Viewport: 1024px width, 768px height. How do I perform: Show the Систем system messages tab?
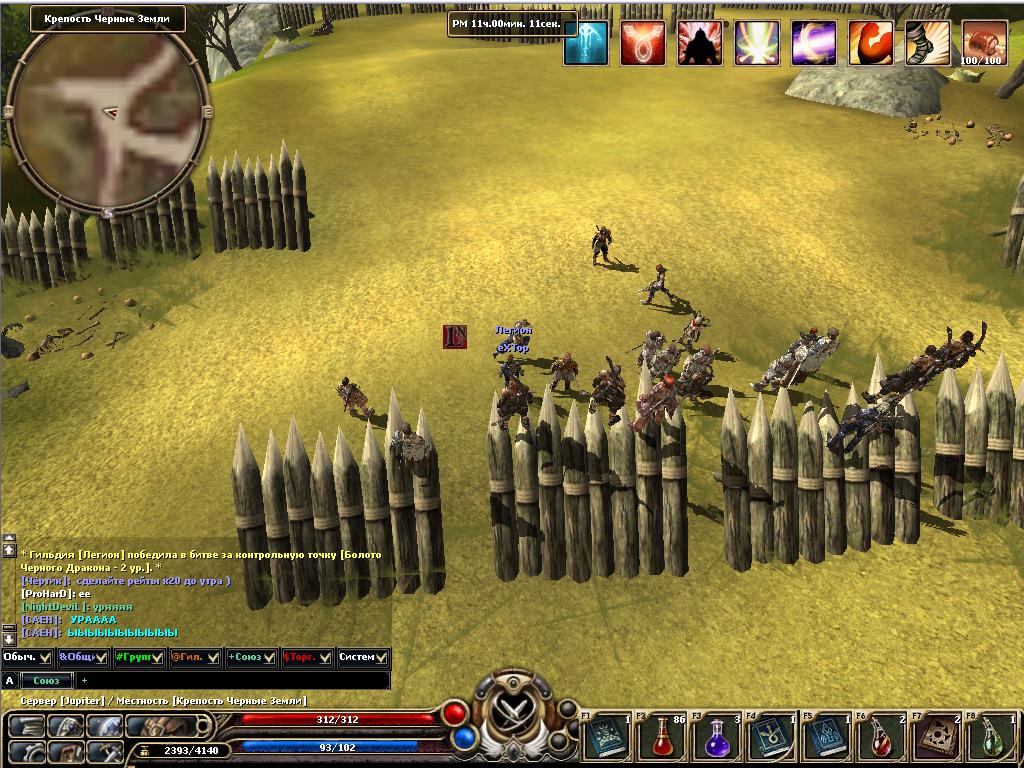click(363, 657)
